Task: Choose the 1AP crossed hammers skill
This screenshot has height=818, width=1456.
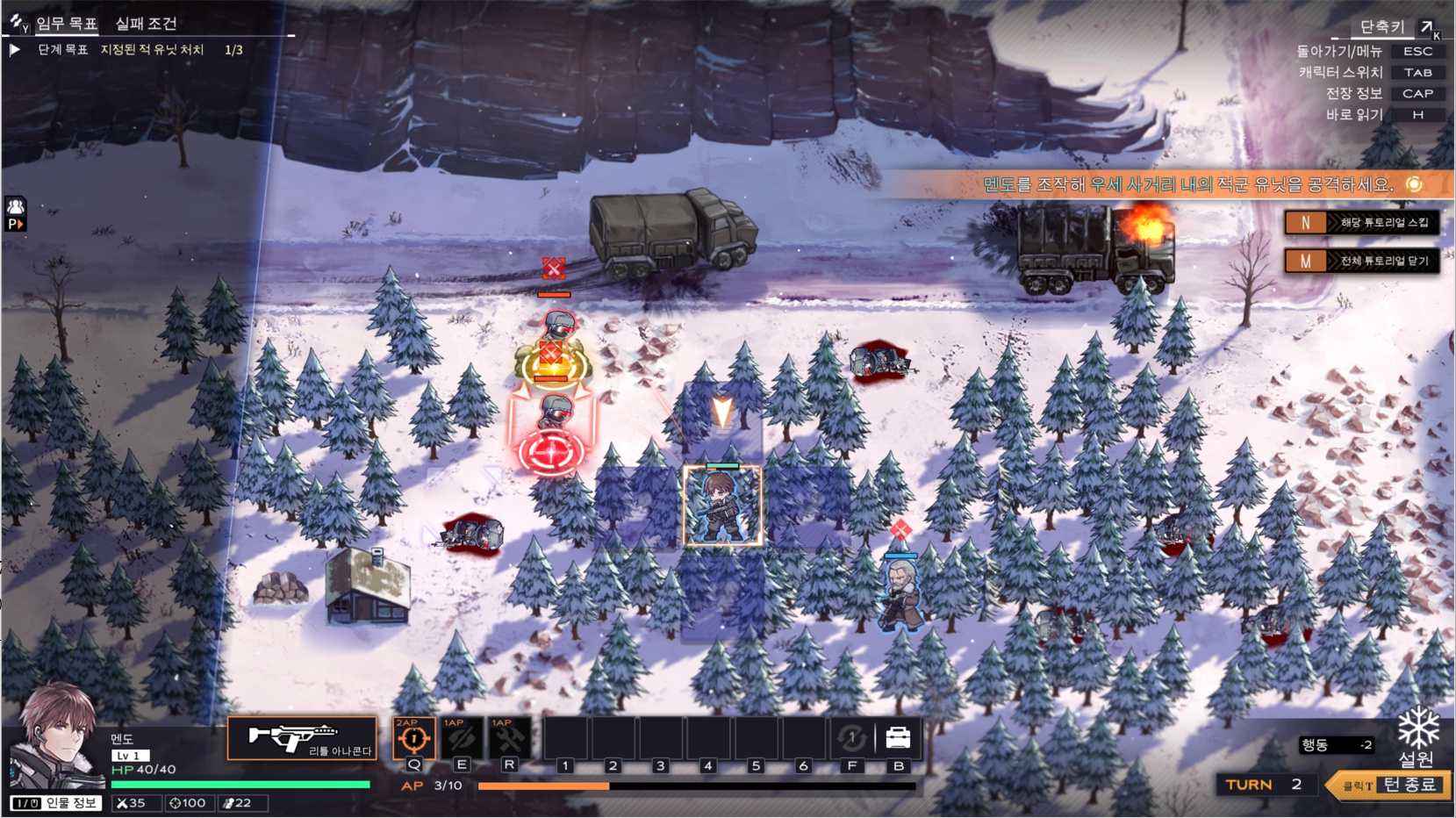Action: (x=508, y=739)
